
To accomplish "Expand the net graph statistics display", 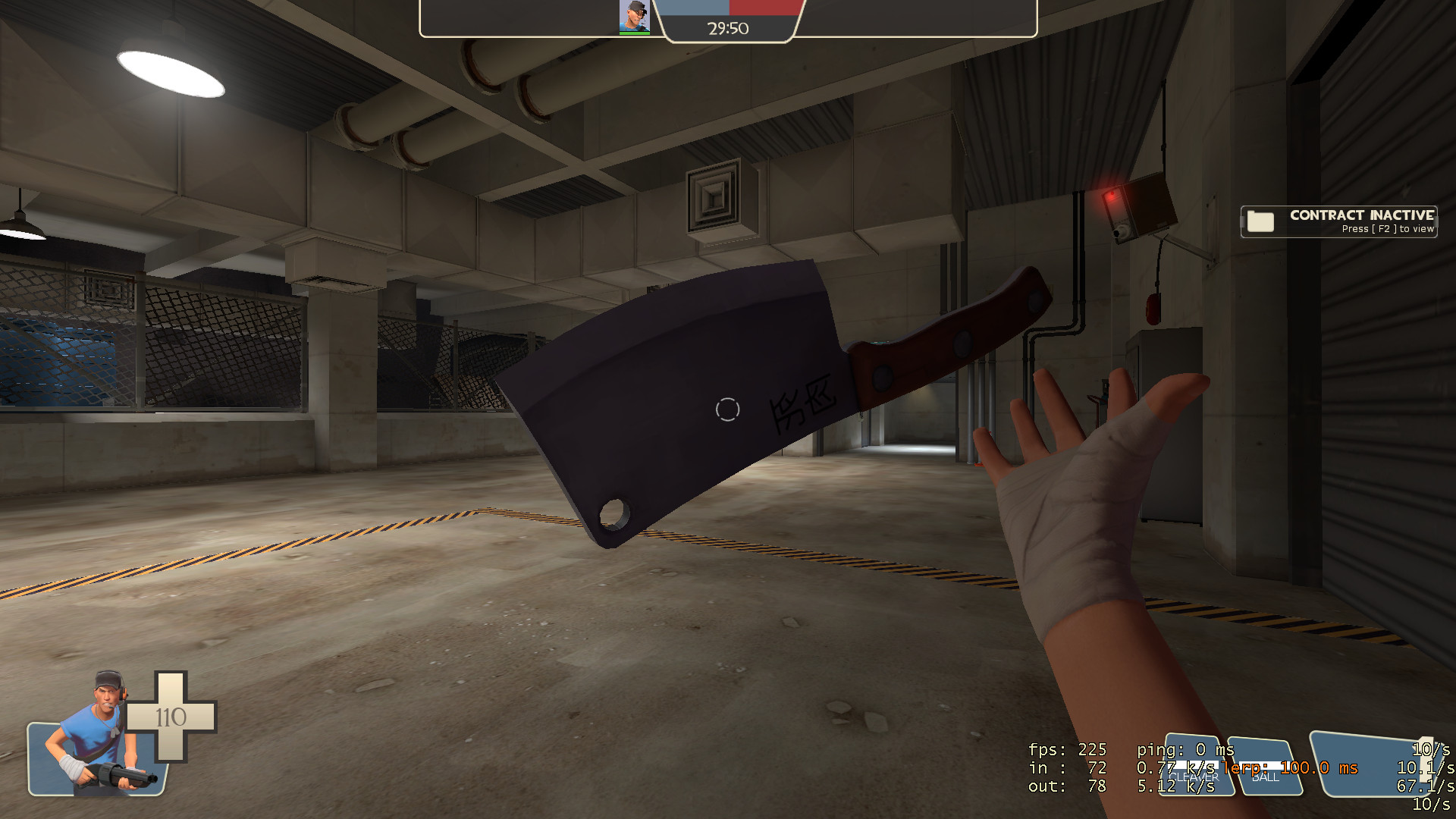I will pos(1100,767).
